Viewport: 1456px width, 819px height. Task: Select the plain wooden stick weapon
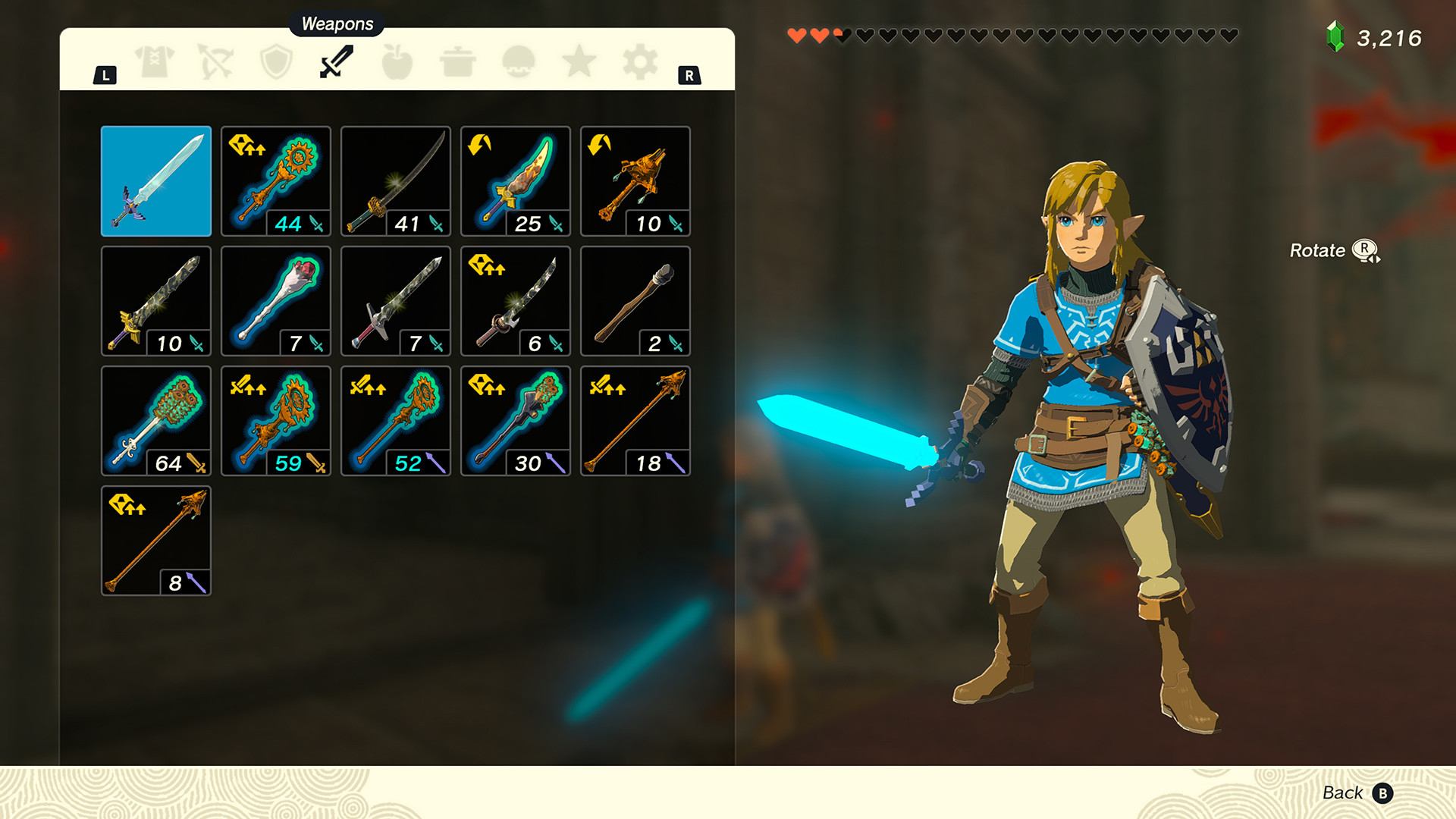tap(635, 300)
